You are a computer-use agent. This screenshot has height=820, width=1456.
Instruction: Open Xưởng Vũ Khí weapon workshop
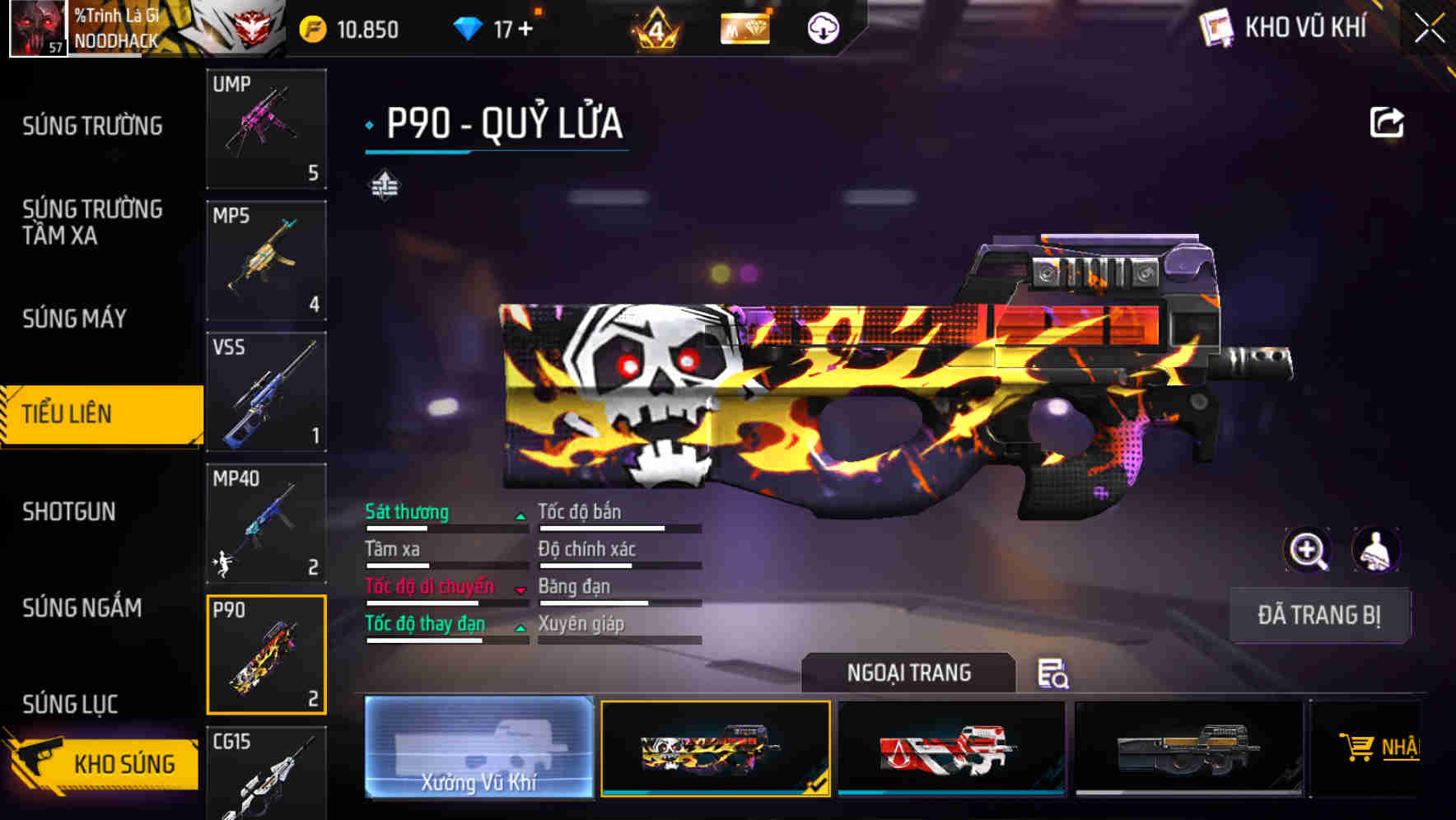pos(478,749)
